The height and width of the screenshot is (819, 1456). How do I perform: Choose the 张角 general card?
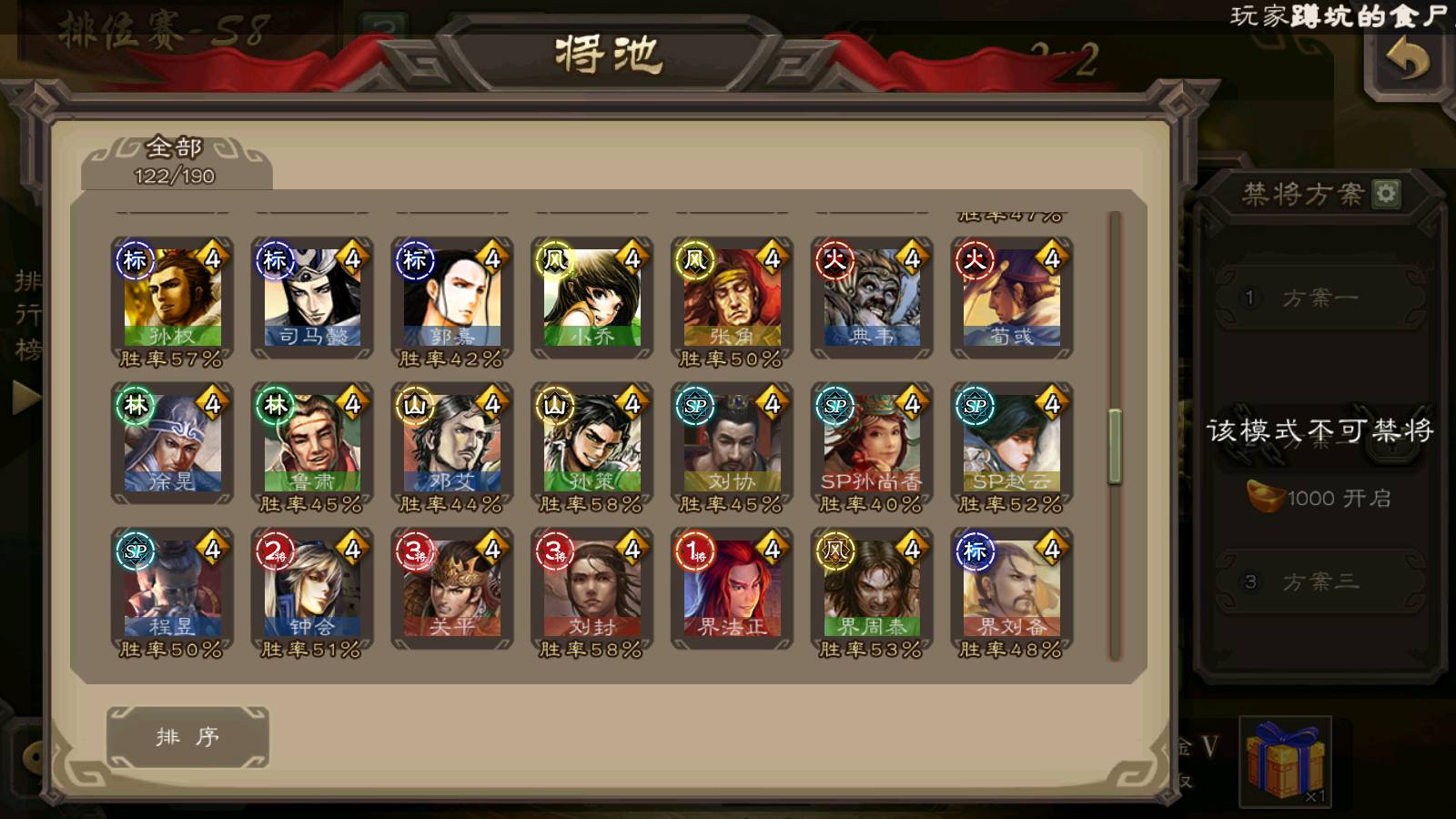[x=733, y=298]
